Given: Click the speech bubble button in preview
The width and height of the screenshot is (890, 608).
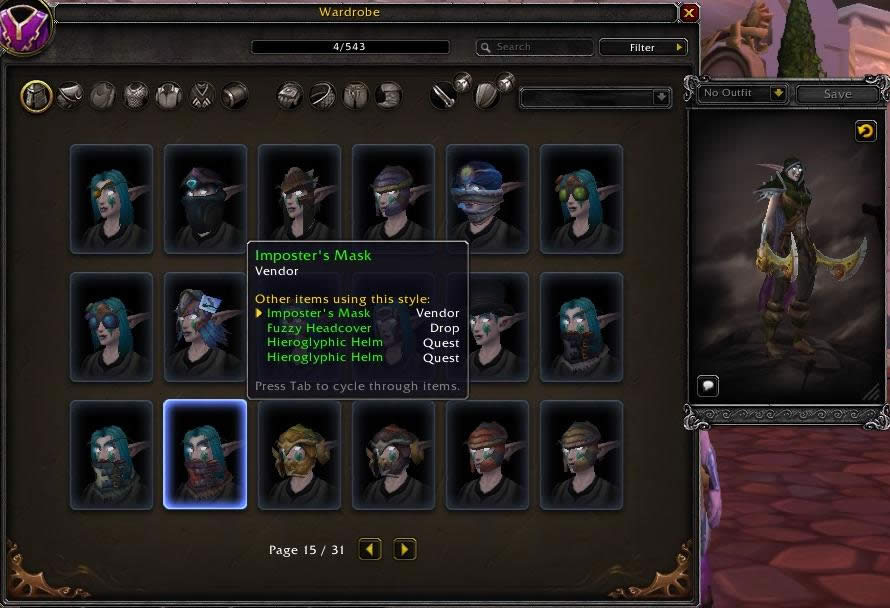Looking at the screenshot, I should [x=708, y=386].
